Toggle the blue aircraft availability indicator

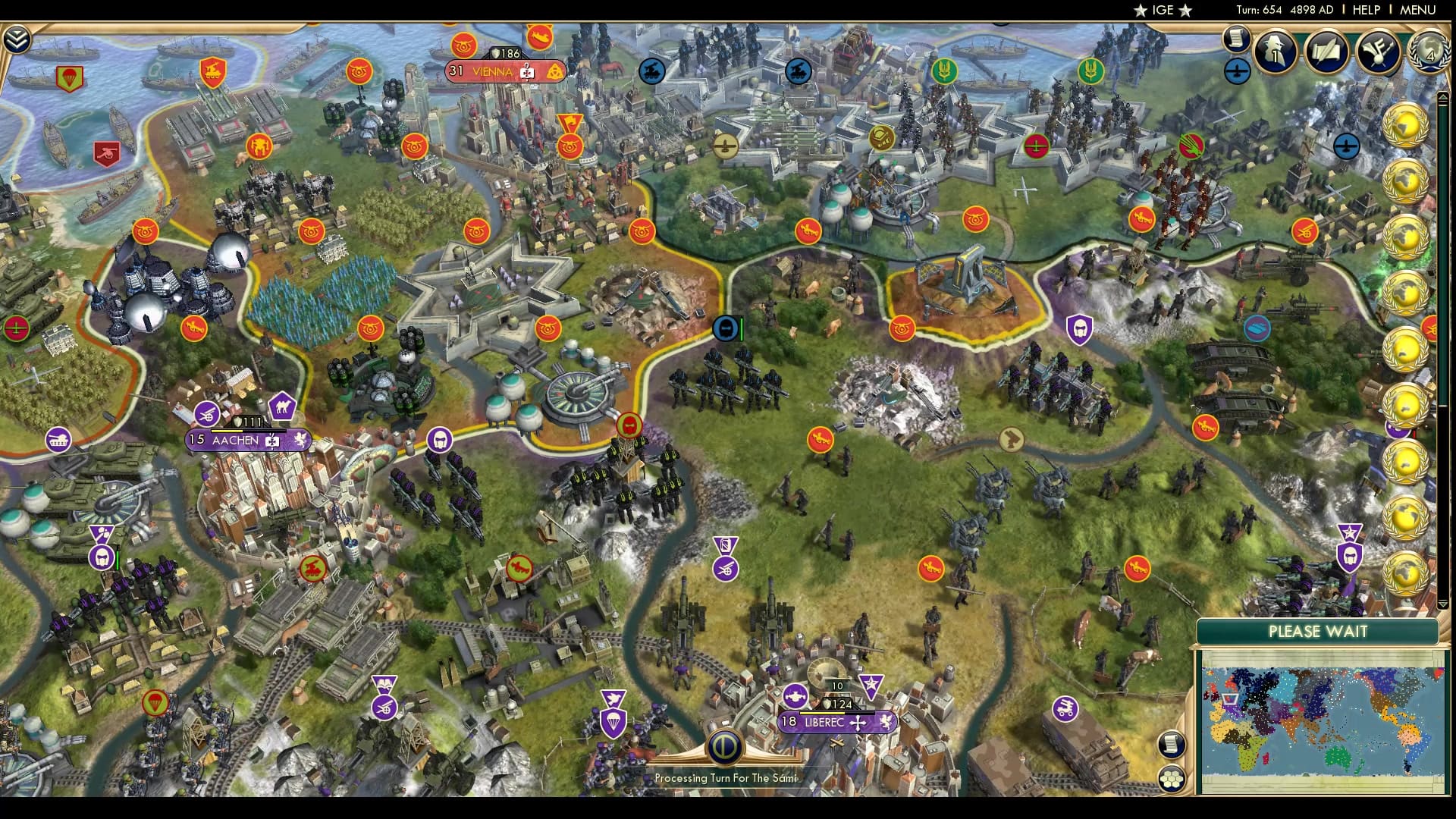pos(1236,74)
